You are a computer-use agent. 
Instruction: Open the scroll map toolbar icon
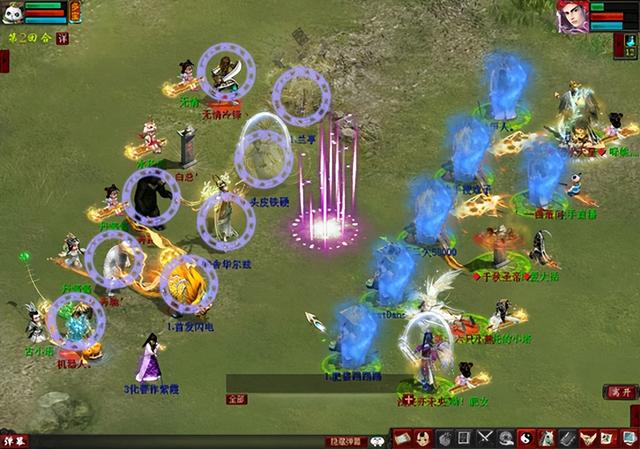[x=401, y=438]
